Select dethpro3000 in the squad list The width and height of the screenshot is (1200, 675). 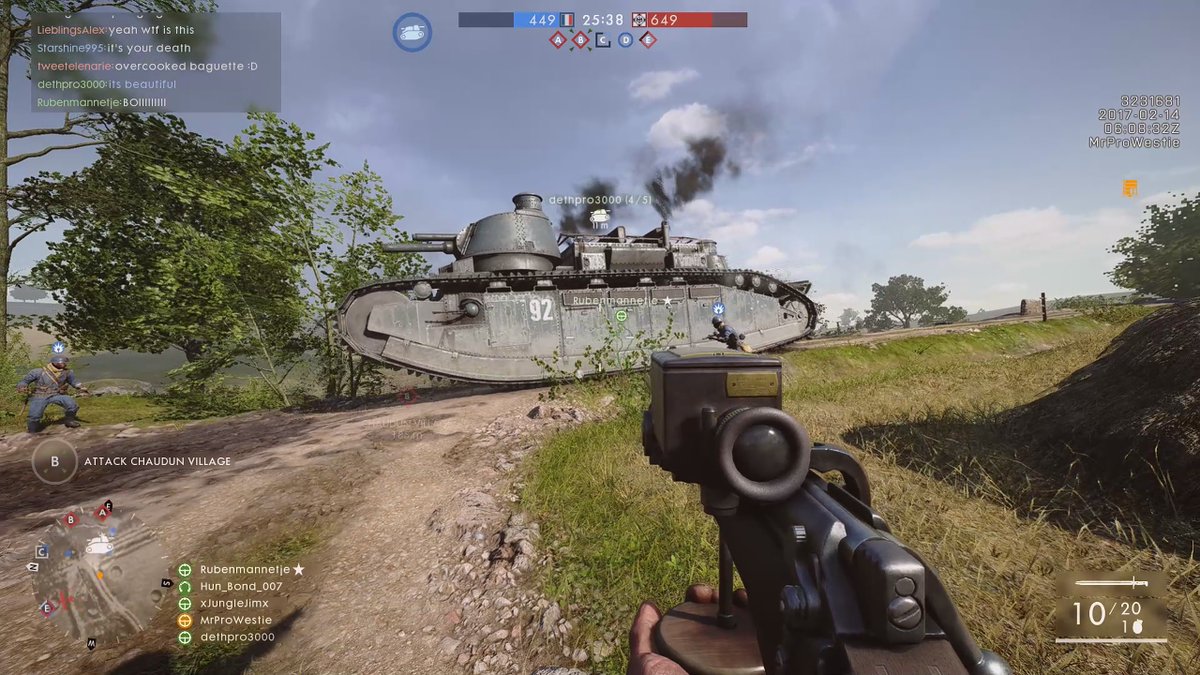coord(237,637)
